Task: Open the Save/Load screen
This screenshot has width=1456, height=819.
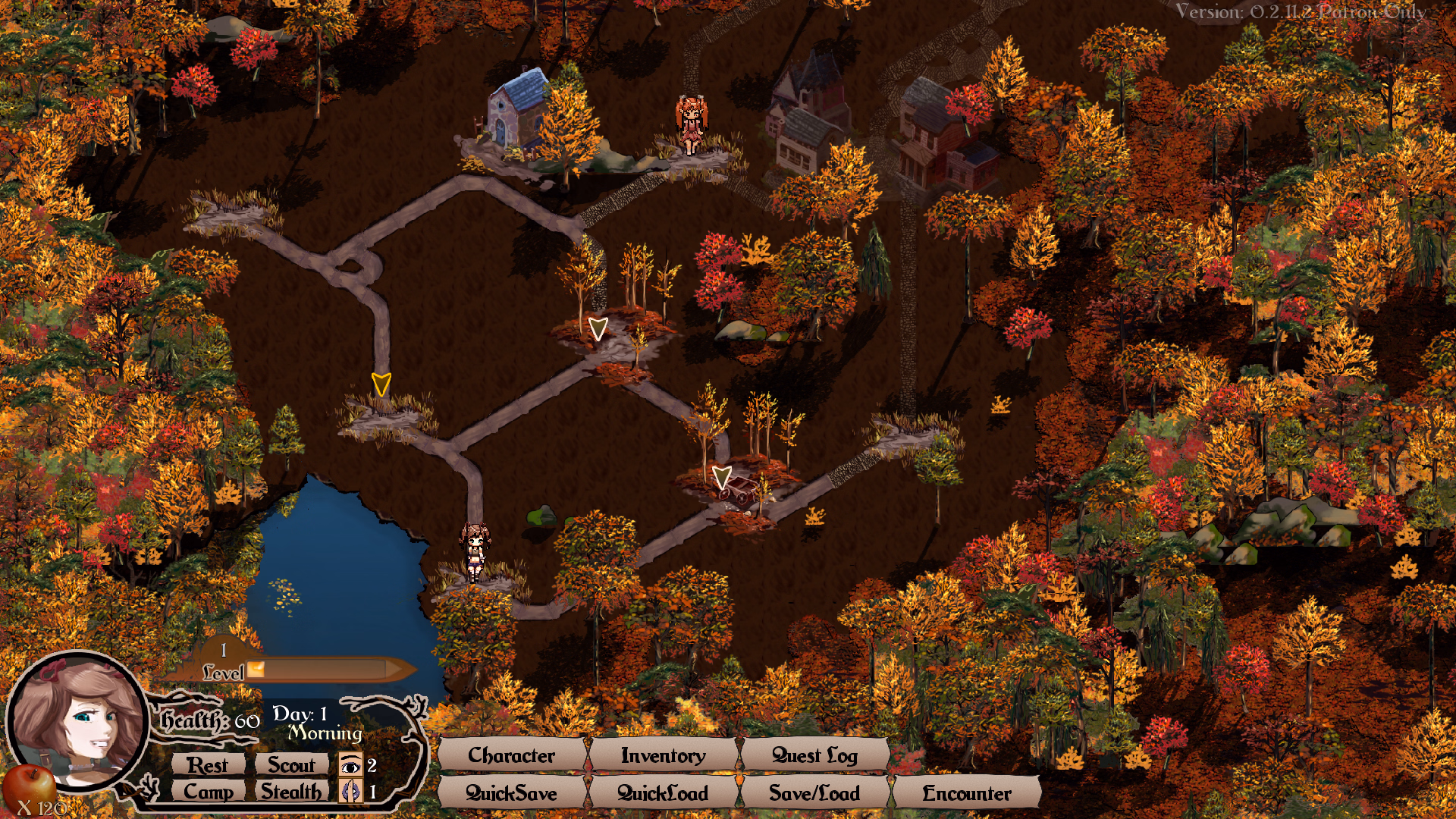Action: [814, 793]
